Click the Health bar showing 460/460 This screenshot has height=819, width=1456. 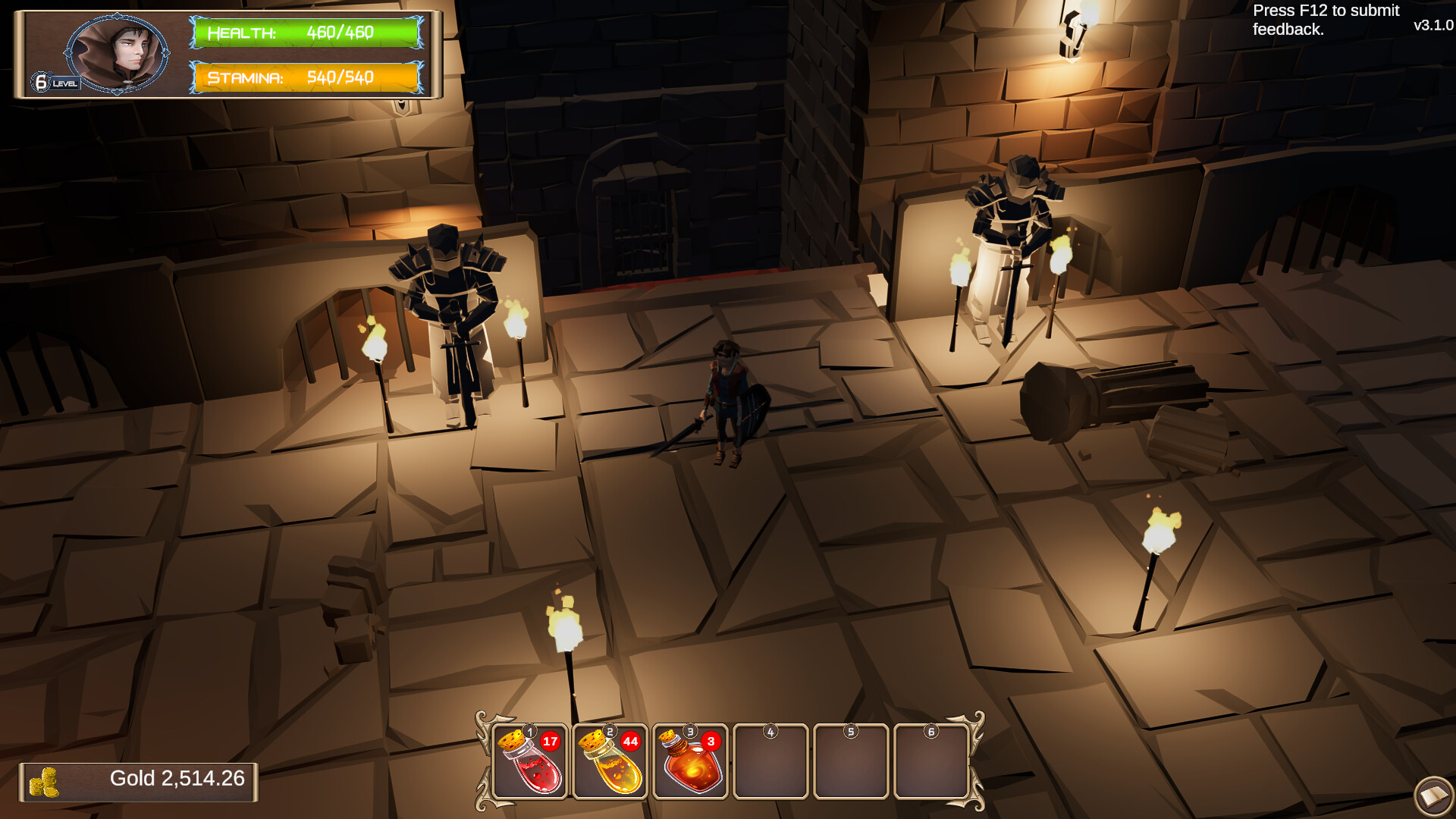point(303,33)
